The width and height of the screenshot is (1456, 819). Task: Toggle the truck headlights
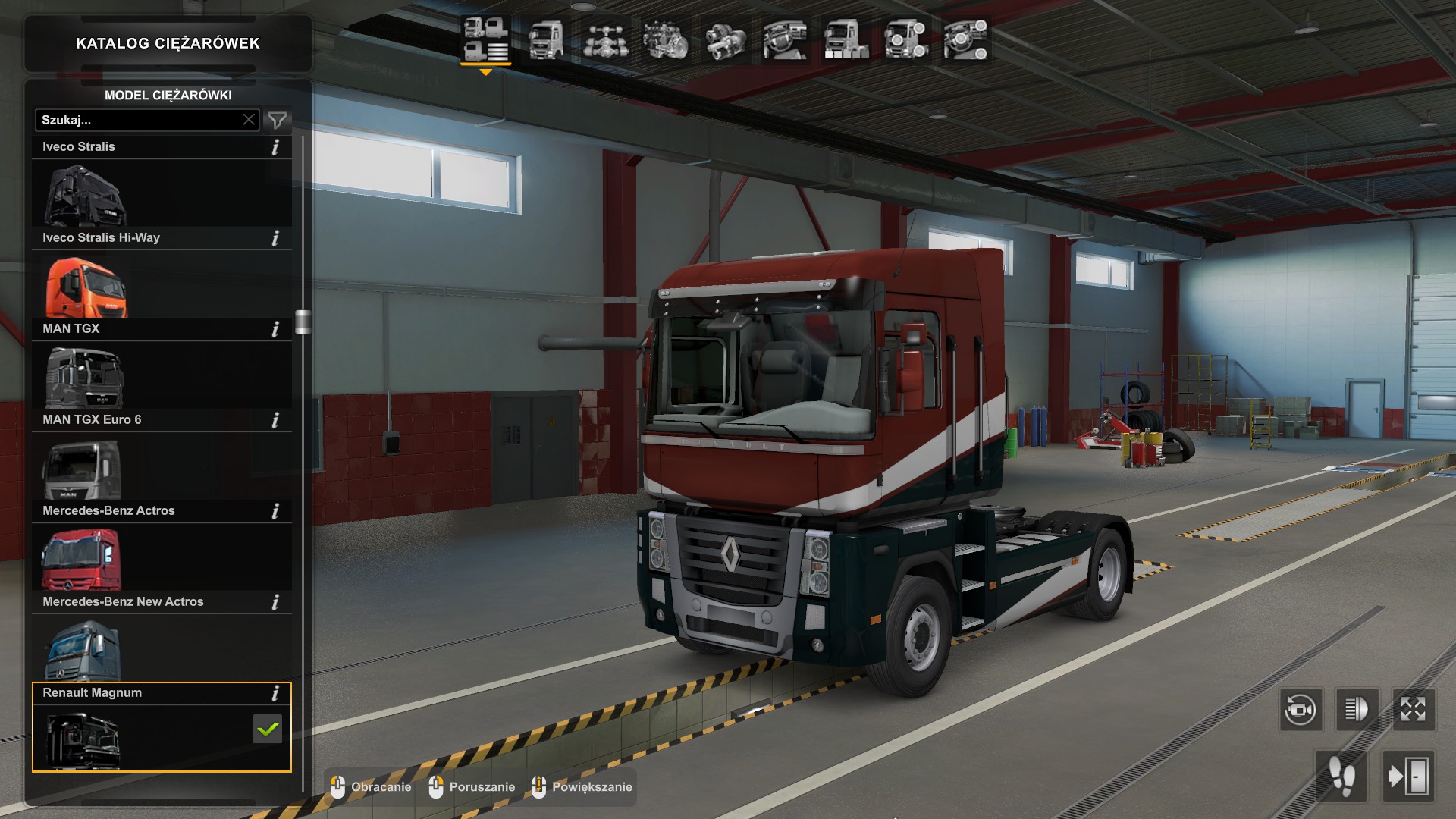(x=1357, y=710)
